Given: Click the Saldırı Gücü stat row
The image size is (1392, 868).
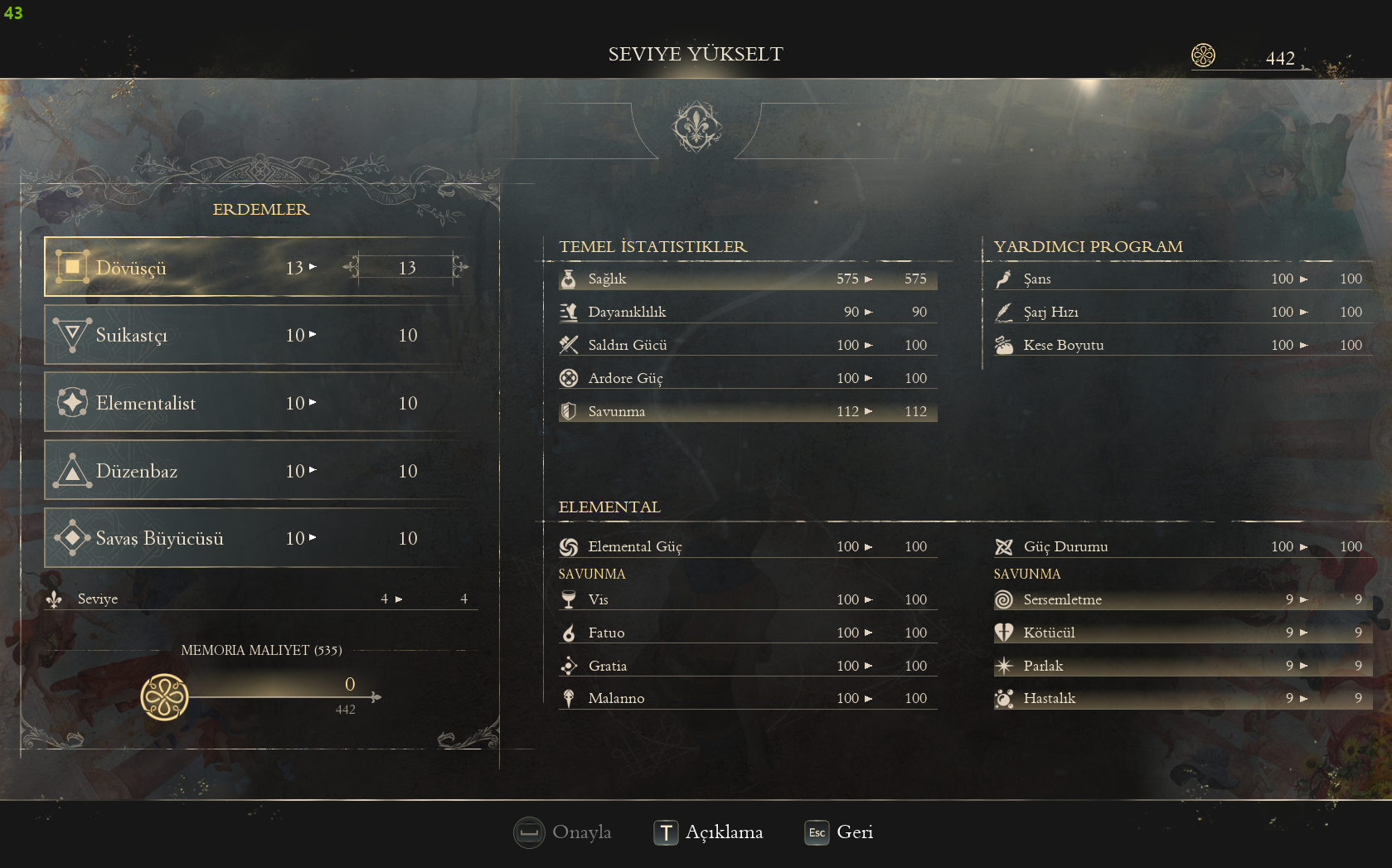Looking at the screenshot, I should coord(747,345).
